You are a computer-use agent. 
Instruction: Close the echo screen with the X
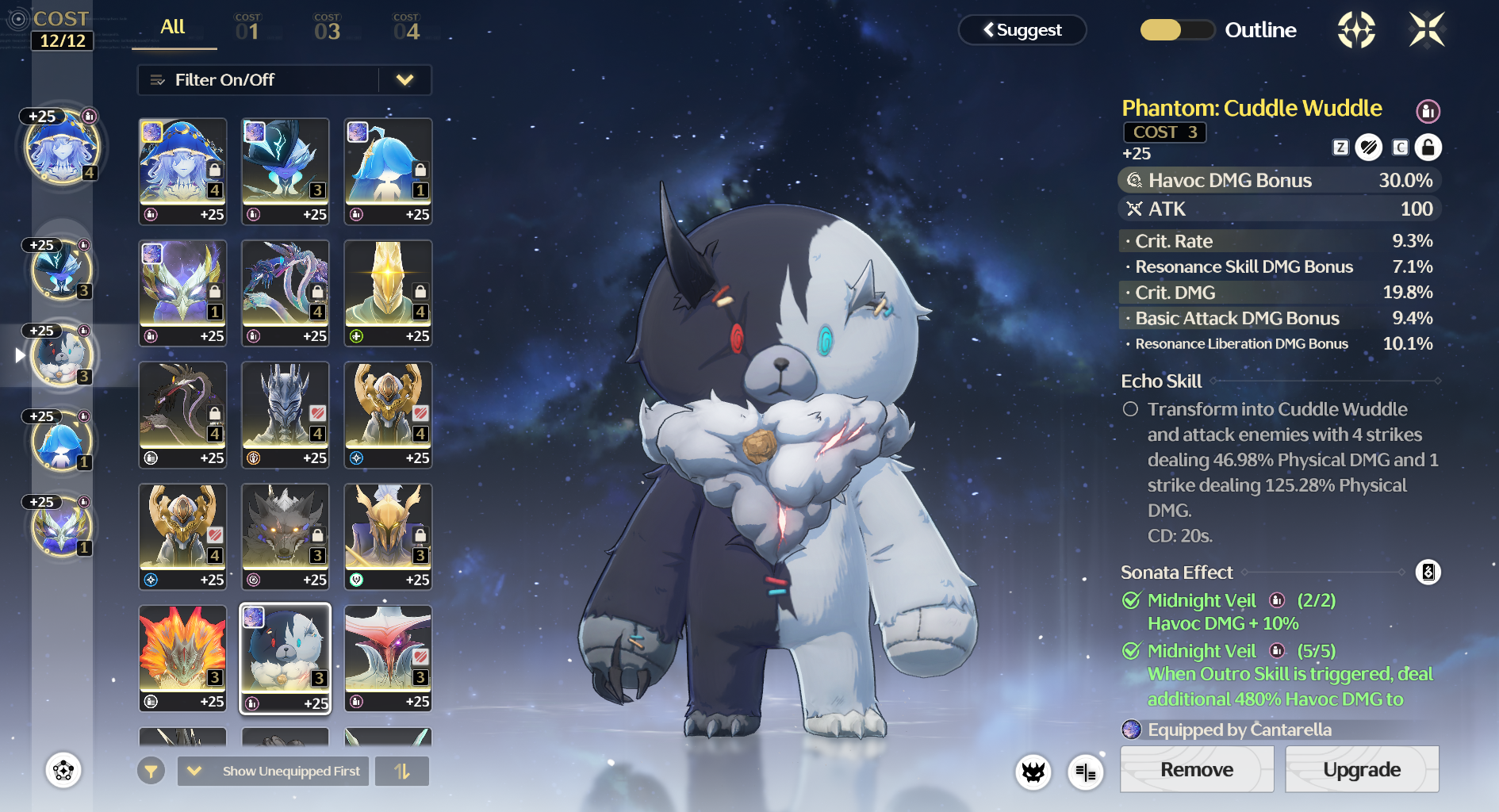point(1426,30)
